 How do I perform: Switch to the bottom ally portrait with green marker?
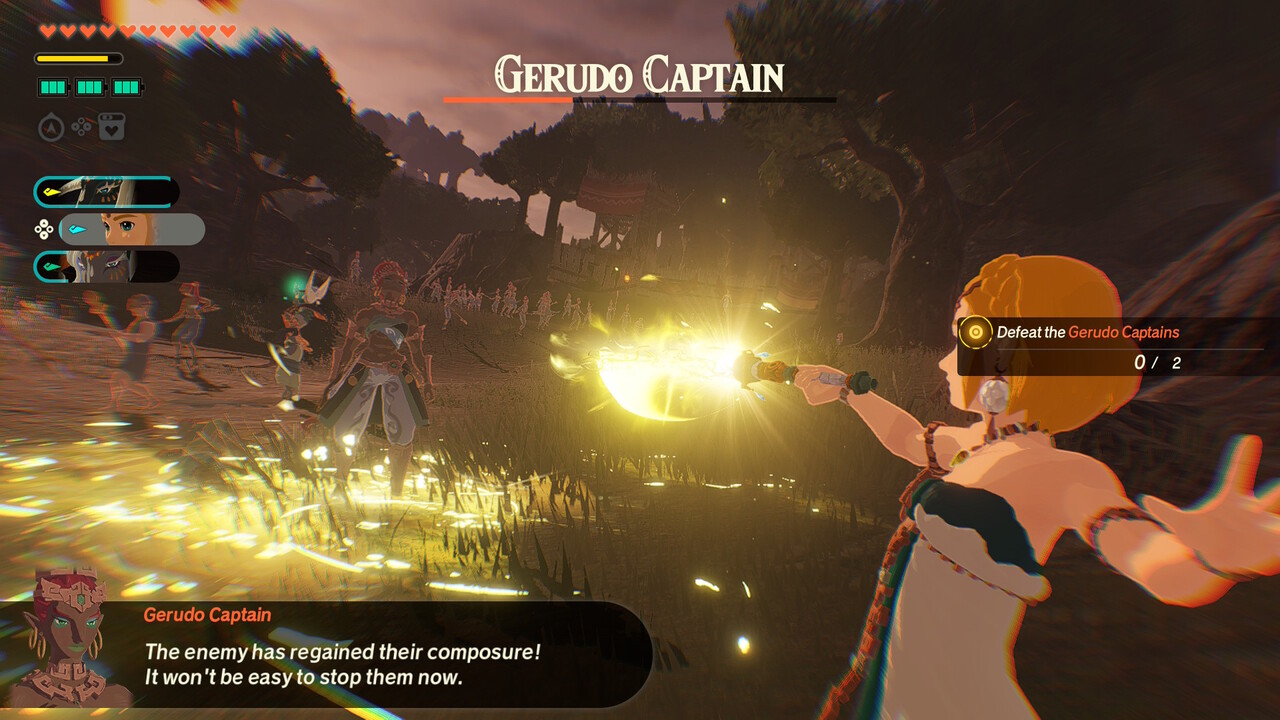coord(106,266)
